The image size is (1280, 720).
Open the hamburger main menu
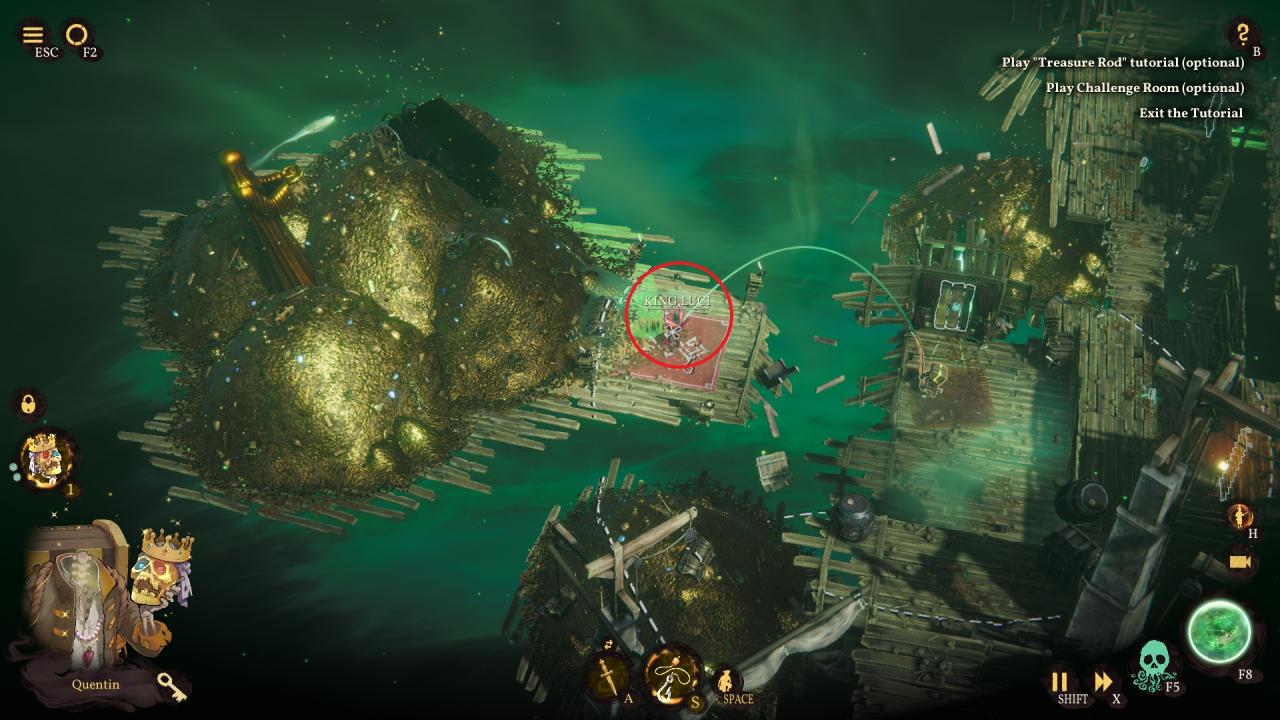click(x=33, y=36)
